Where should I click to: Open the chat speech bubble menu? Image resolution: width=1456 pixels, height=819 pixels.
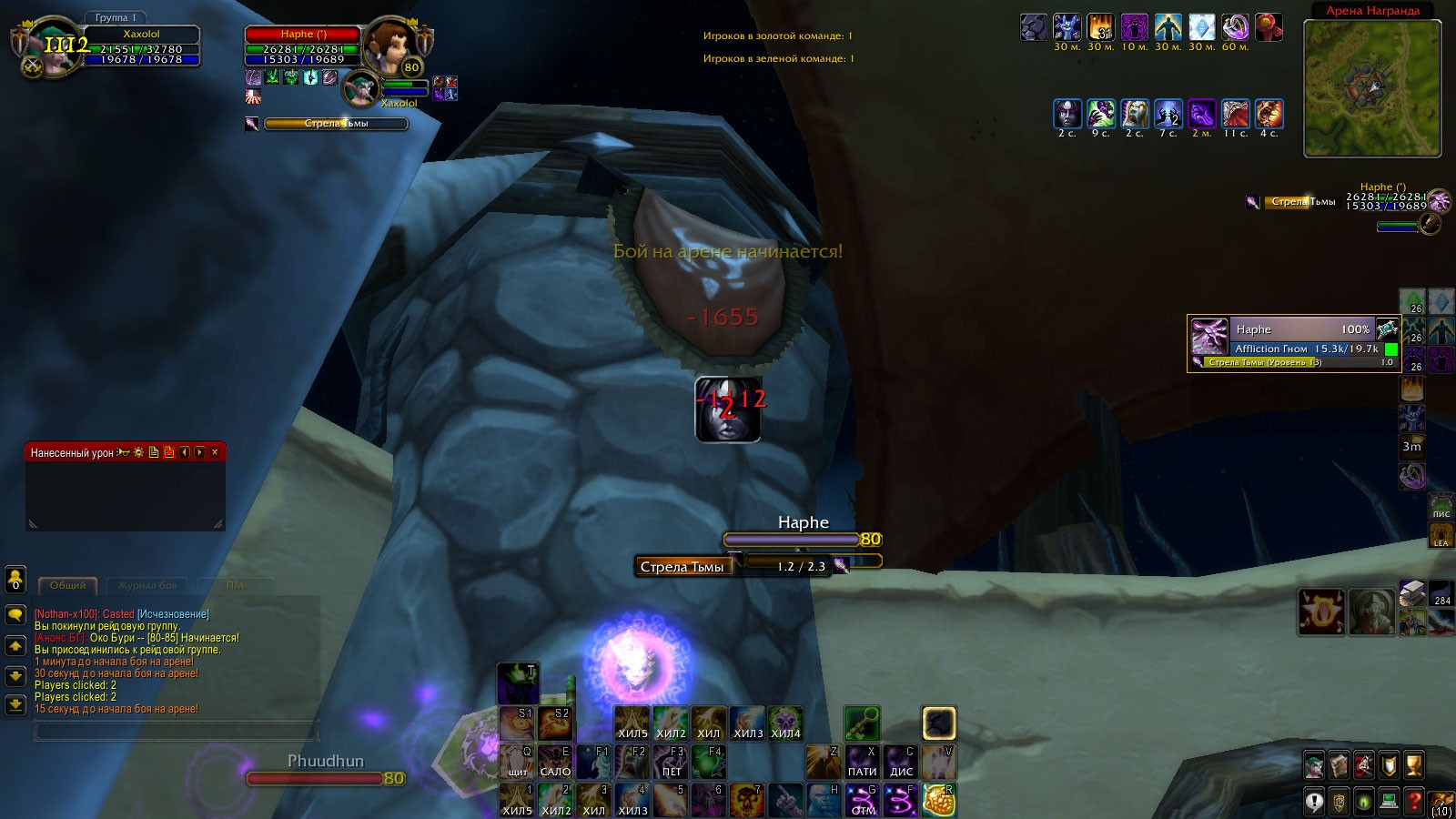[x=15, y=615]
